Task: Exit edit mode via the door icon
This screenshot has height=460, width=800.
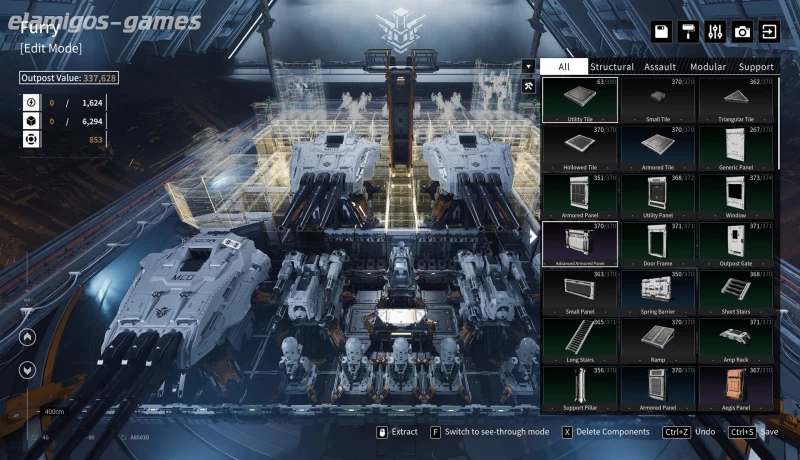Action: coord(769,32)
